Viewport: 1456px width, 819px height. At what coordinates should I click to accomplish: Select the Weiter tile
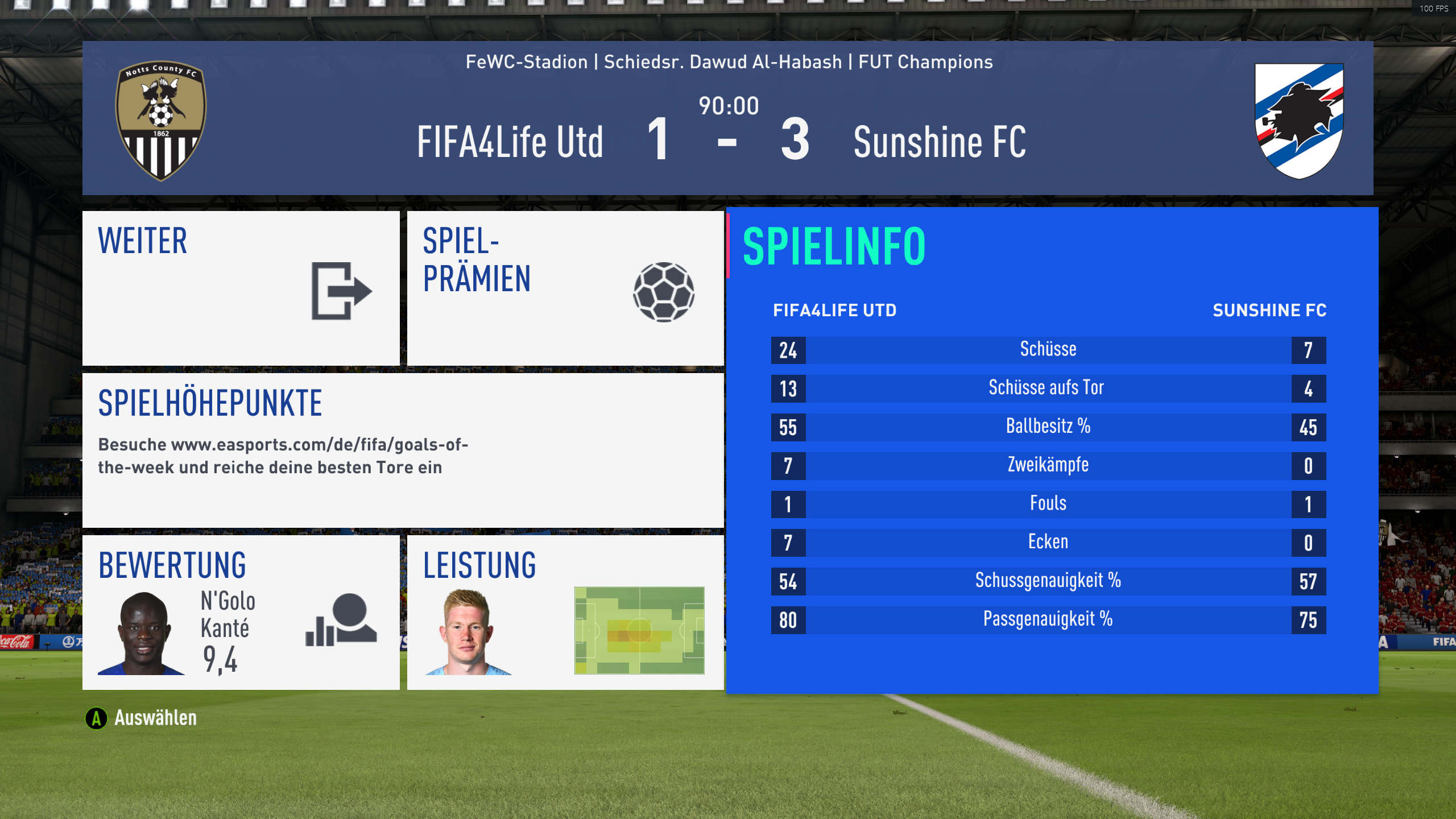241,288
